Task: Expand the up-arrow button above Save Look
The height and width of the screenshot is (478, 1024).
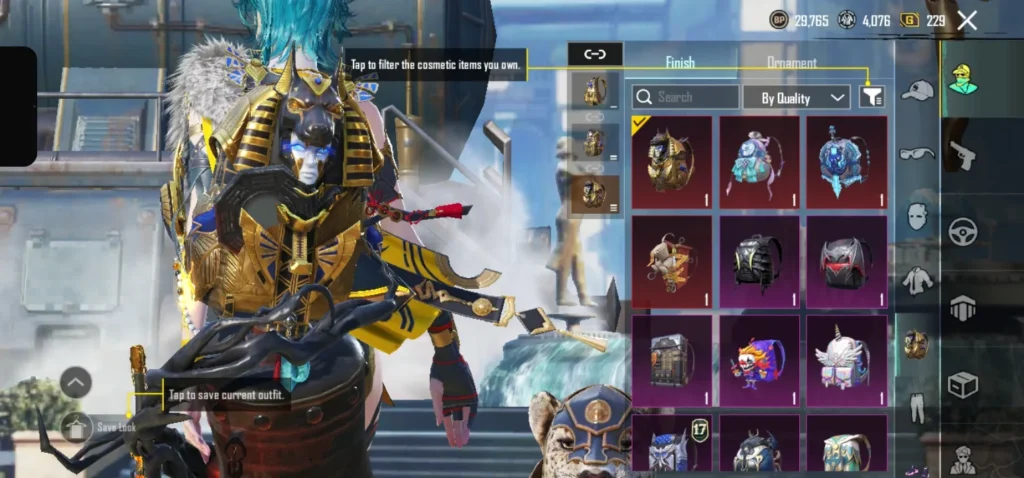Action: point(76,381)
